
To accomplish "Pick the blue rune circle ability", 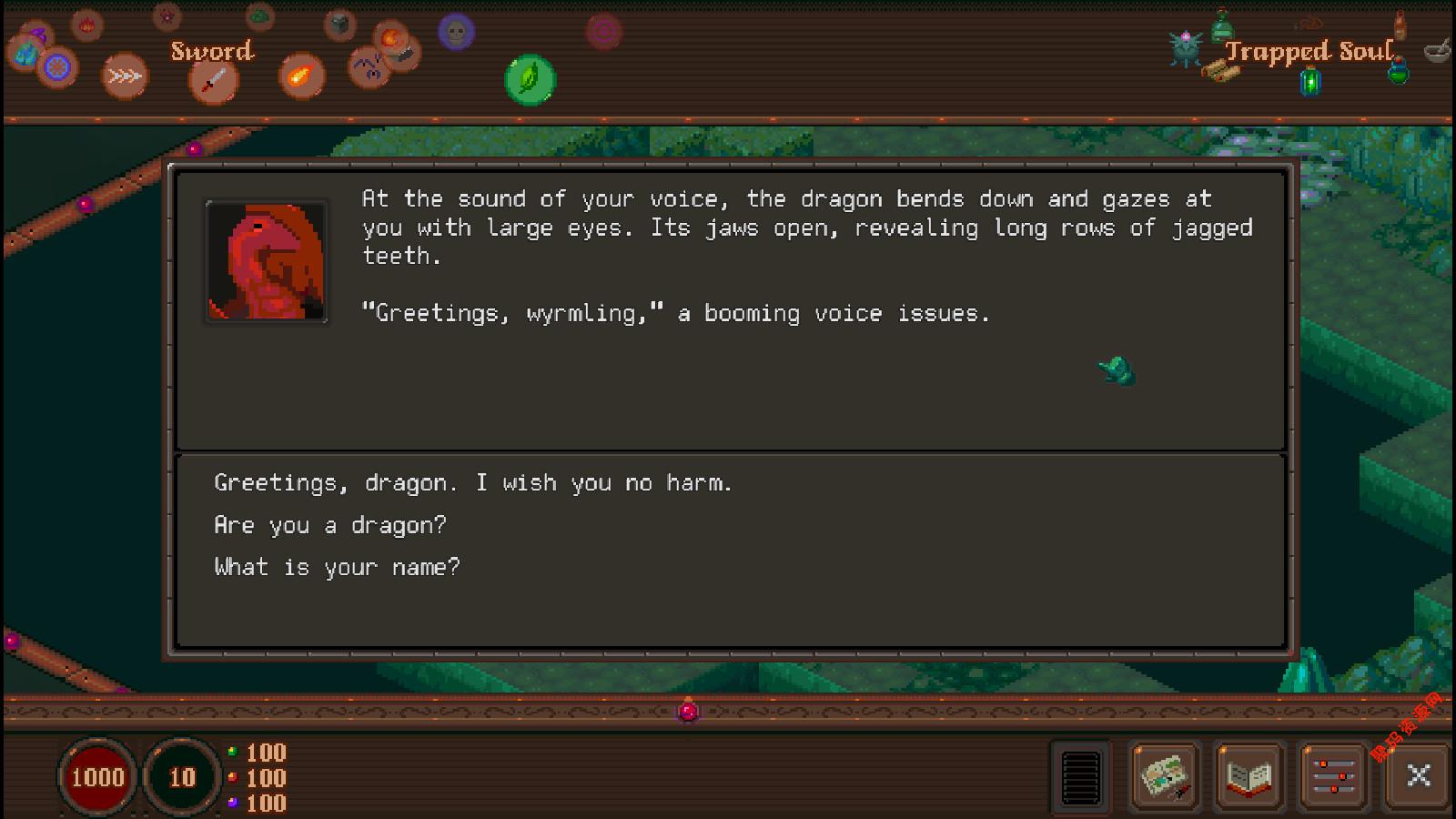I will point(57,67).
